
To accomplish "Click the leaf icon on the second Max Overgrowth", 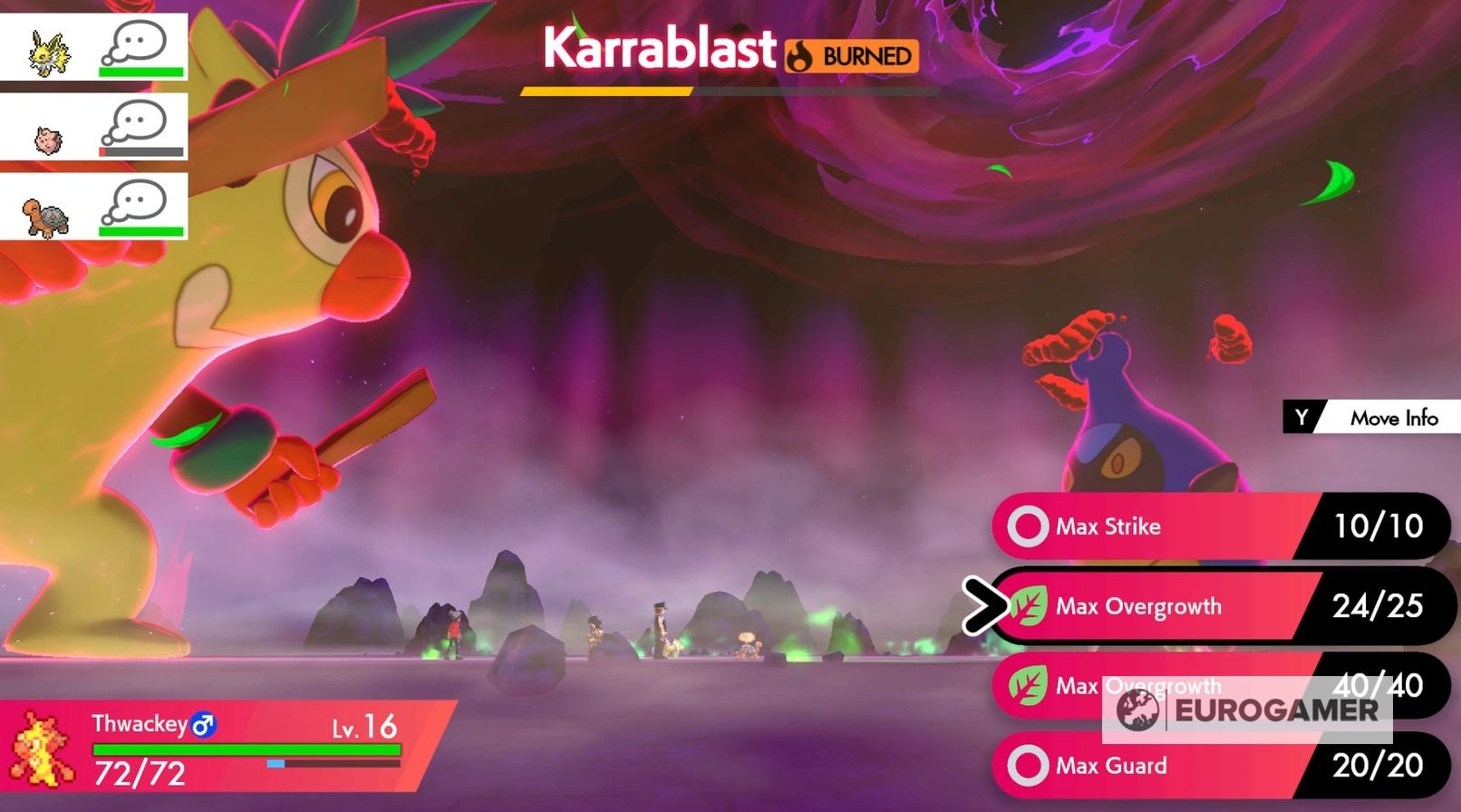I will coord(1029,686).
